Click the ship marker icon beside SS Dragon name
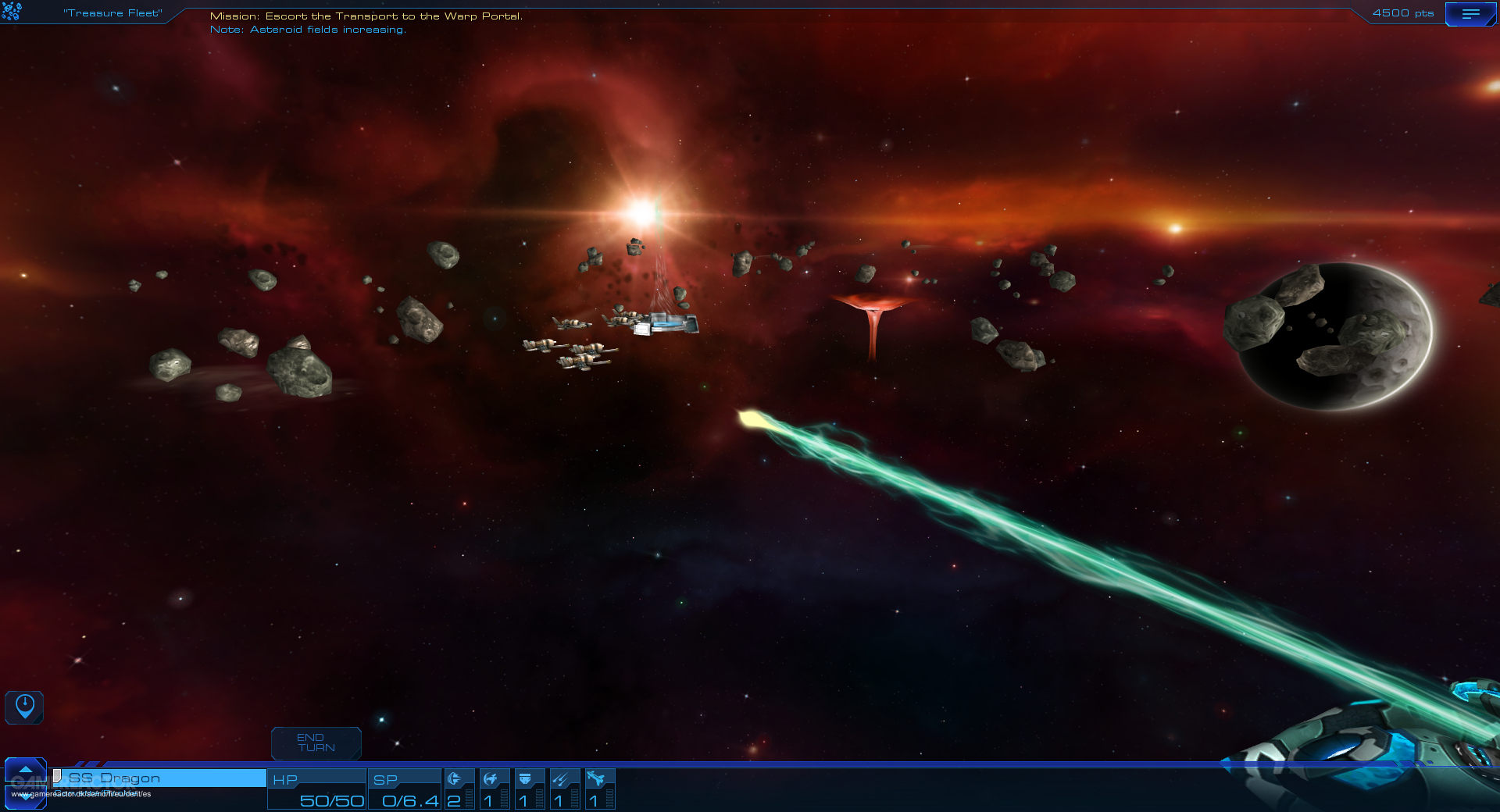1500x812 pixels. pyautogui.click(x=56, y=778)
